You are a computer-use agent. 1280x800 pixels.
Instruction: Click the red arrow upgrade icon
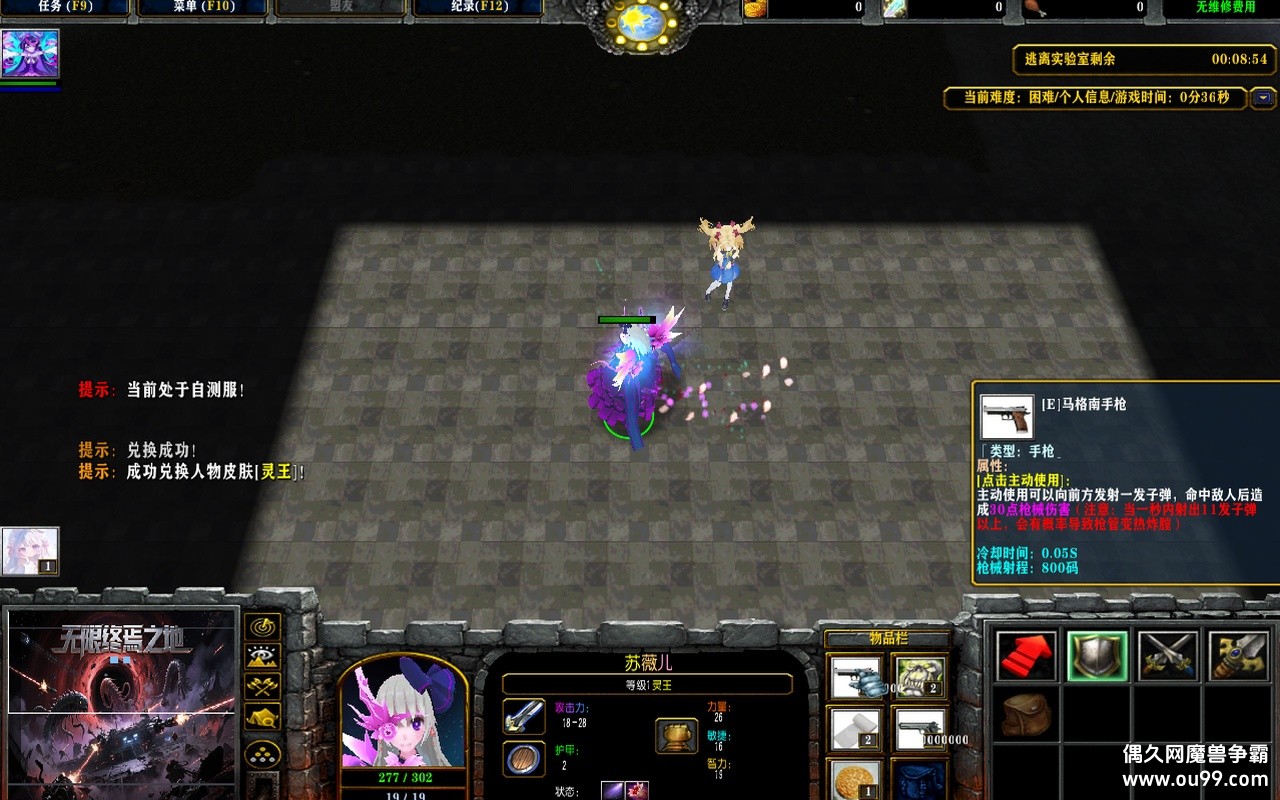[x=1024, y=656]
